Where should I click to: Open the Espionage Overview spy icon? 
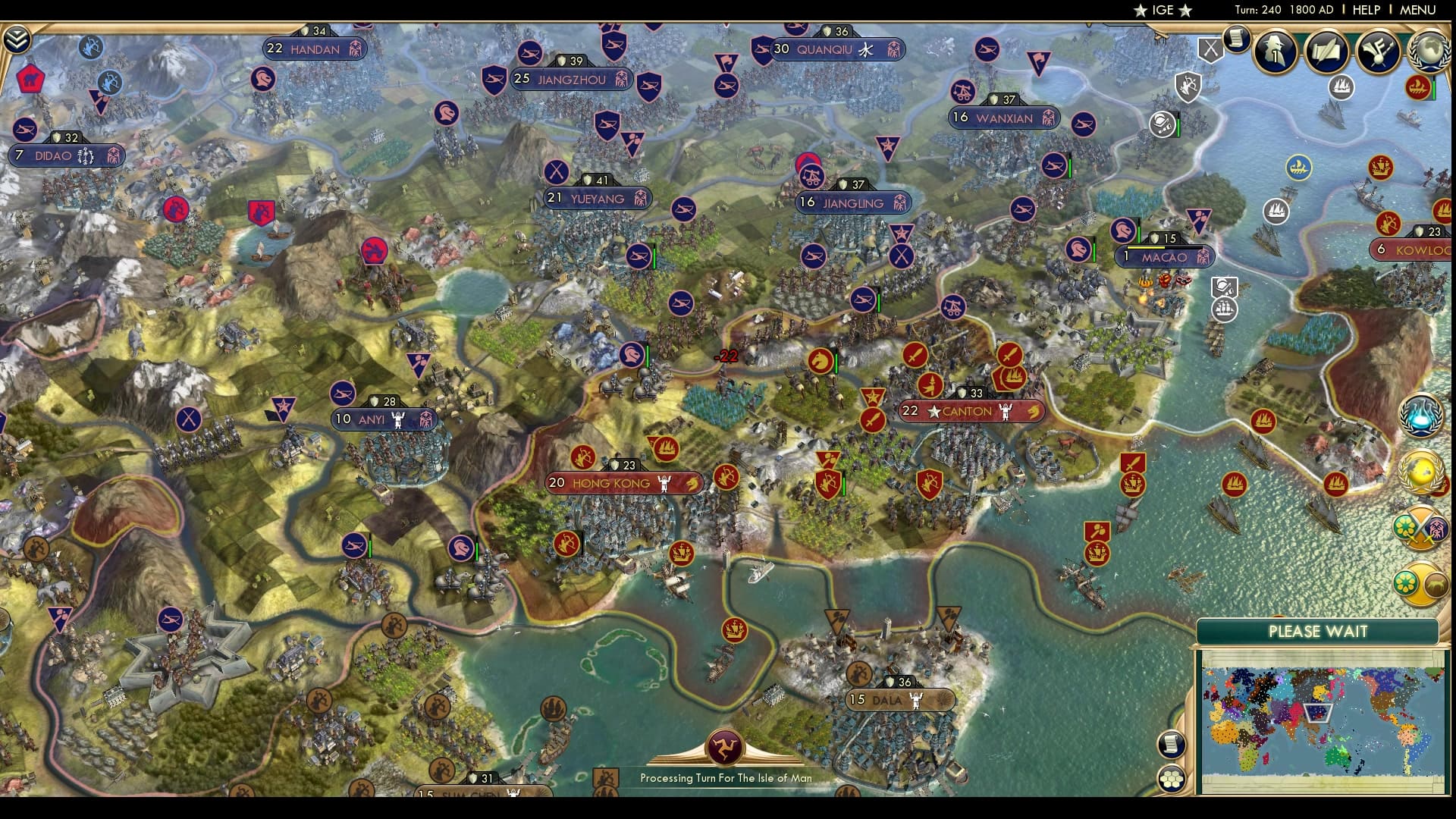(1275, 52)
